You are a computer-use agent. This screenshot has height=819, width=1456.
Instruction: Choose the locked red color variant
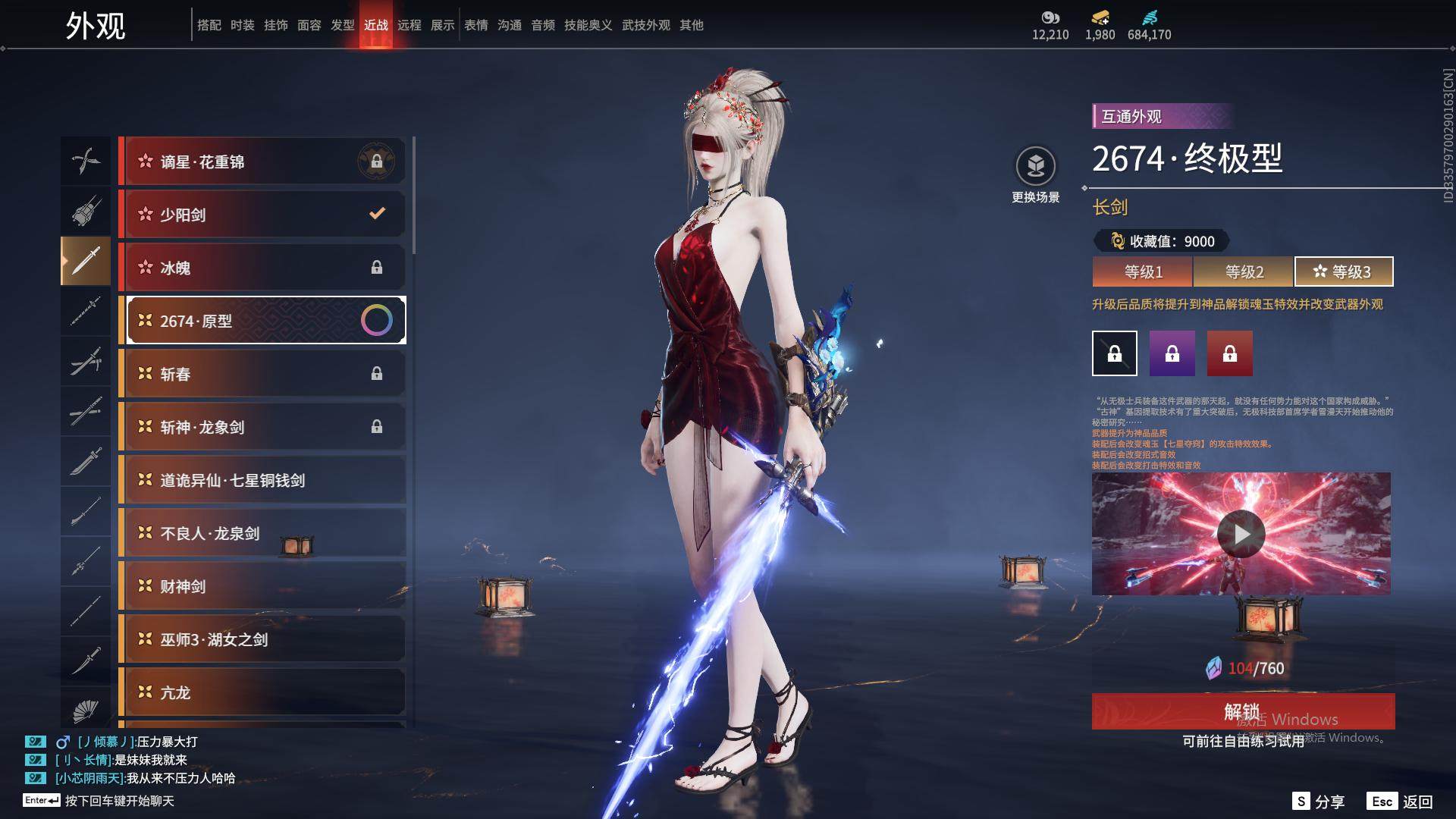tap(1230, 353)
